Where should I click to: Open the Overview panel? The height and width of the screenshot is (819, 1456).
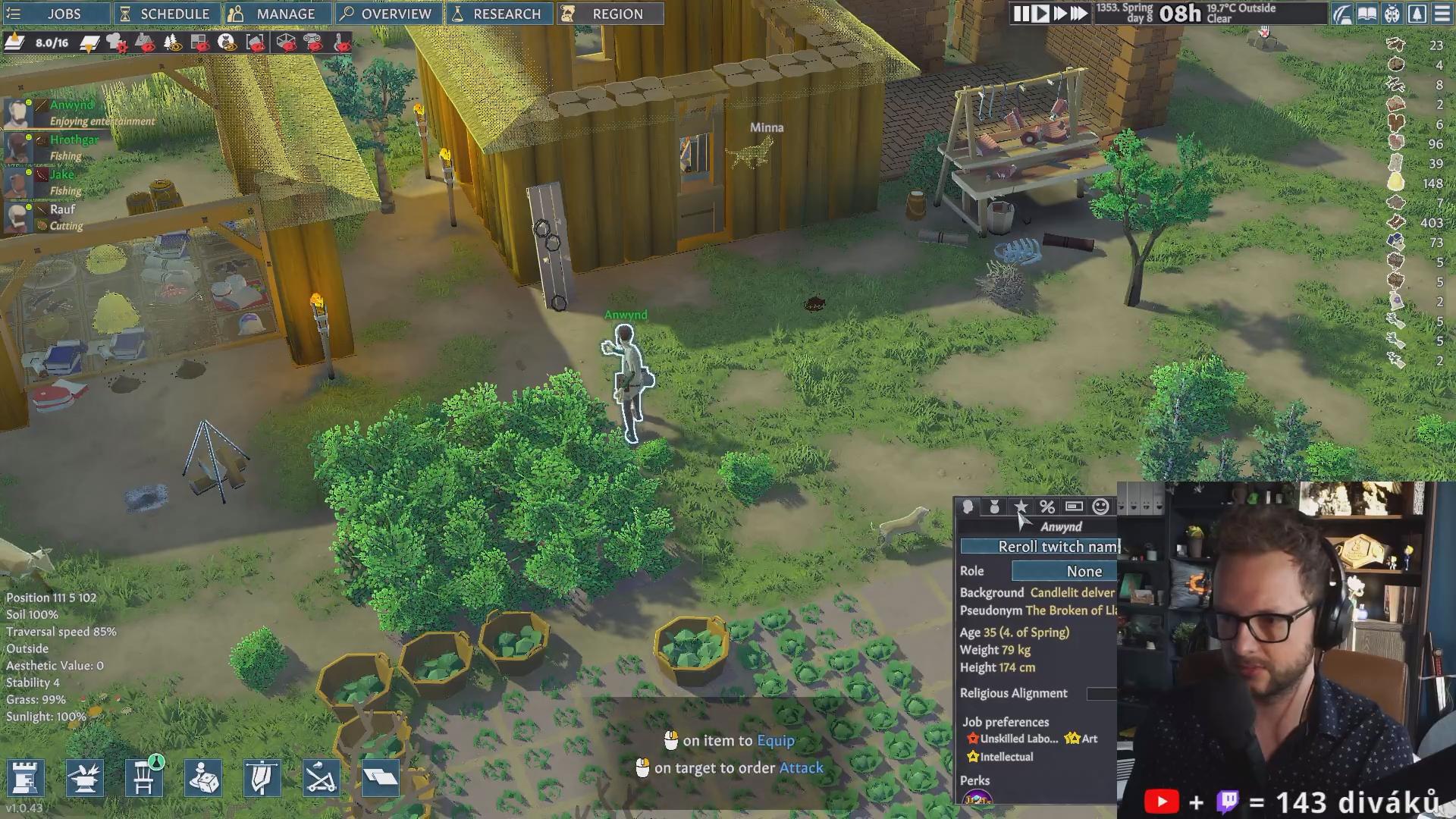point(387,14)
